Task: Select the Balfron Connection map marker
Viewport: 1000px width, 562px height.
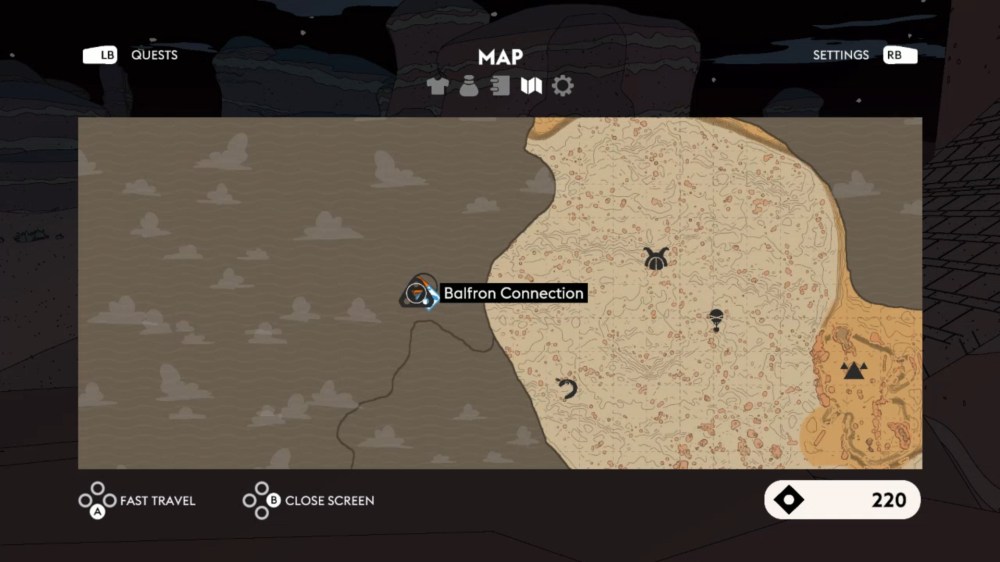Action: pos(420,293)
